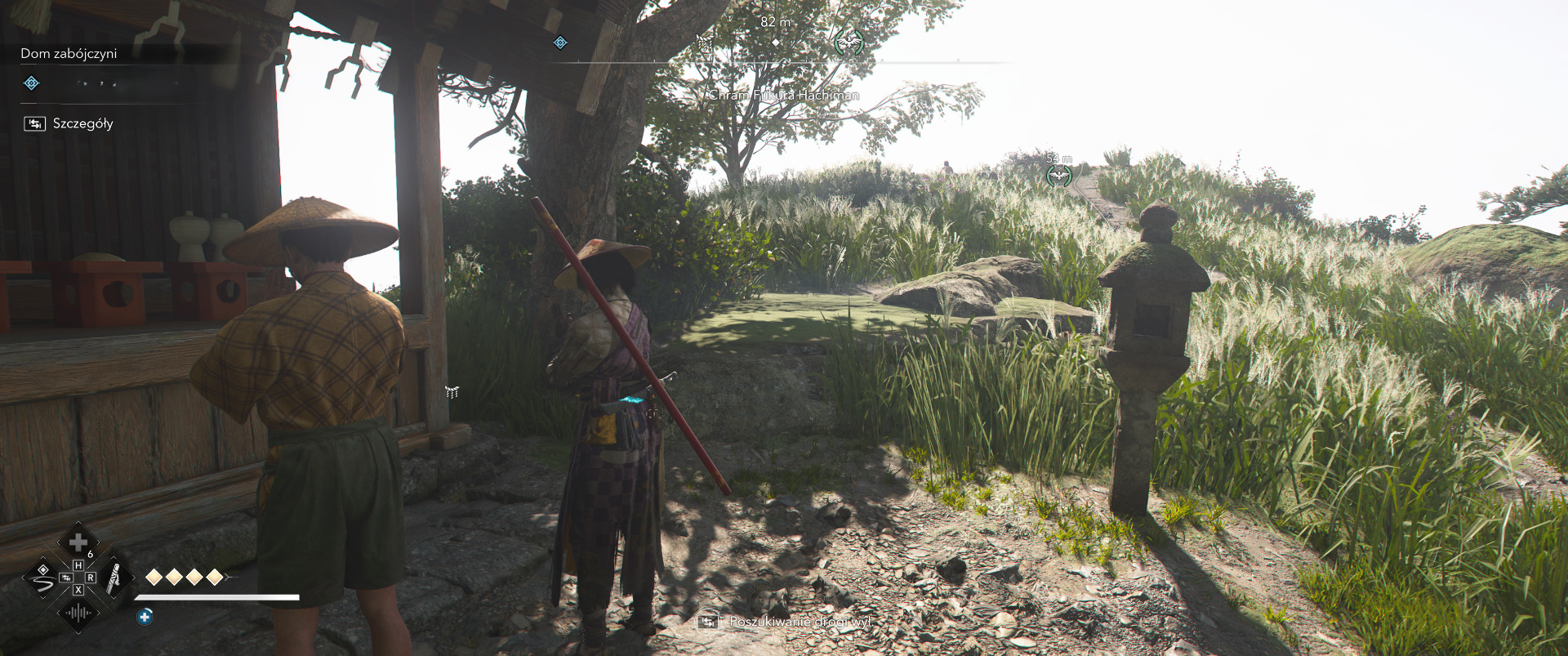Open the Dom zabójczyni quest tracker
The height and width of the screenshot is (656, 1568).
point(69,54)
